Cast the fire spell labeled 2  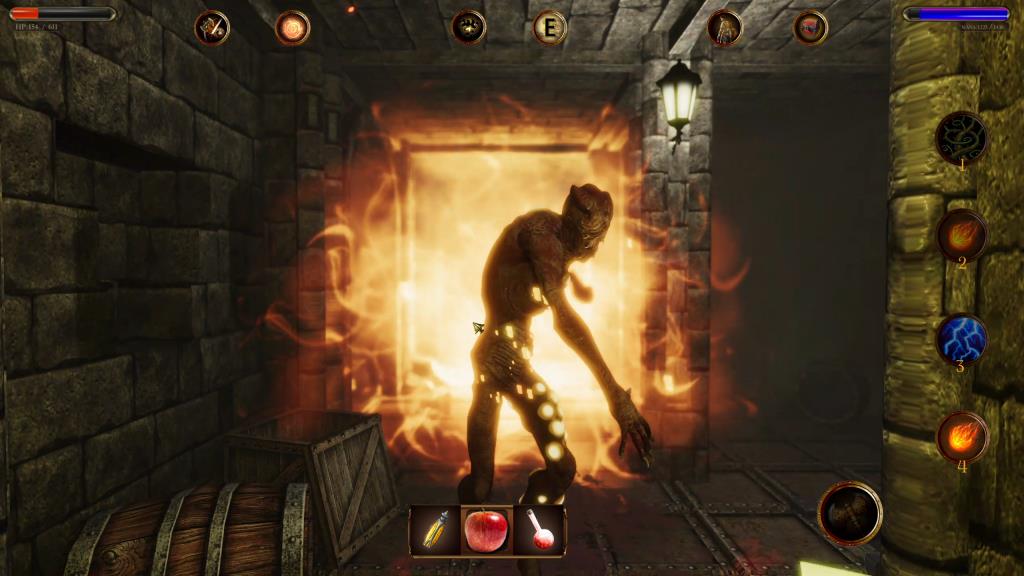[x=962, y=234]
